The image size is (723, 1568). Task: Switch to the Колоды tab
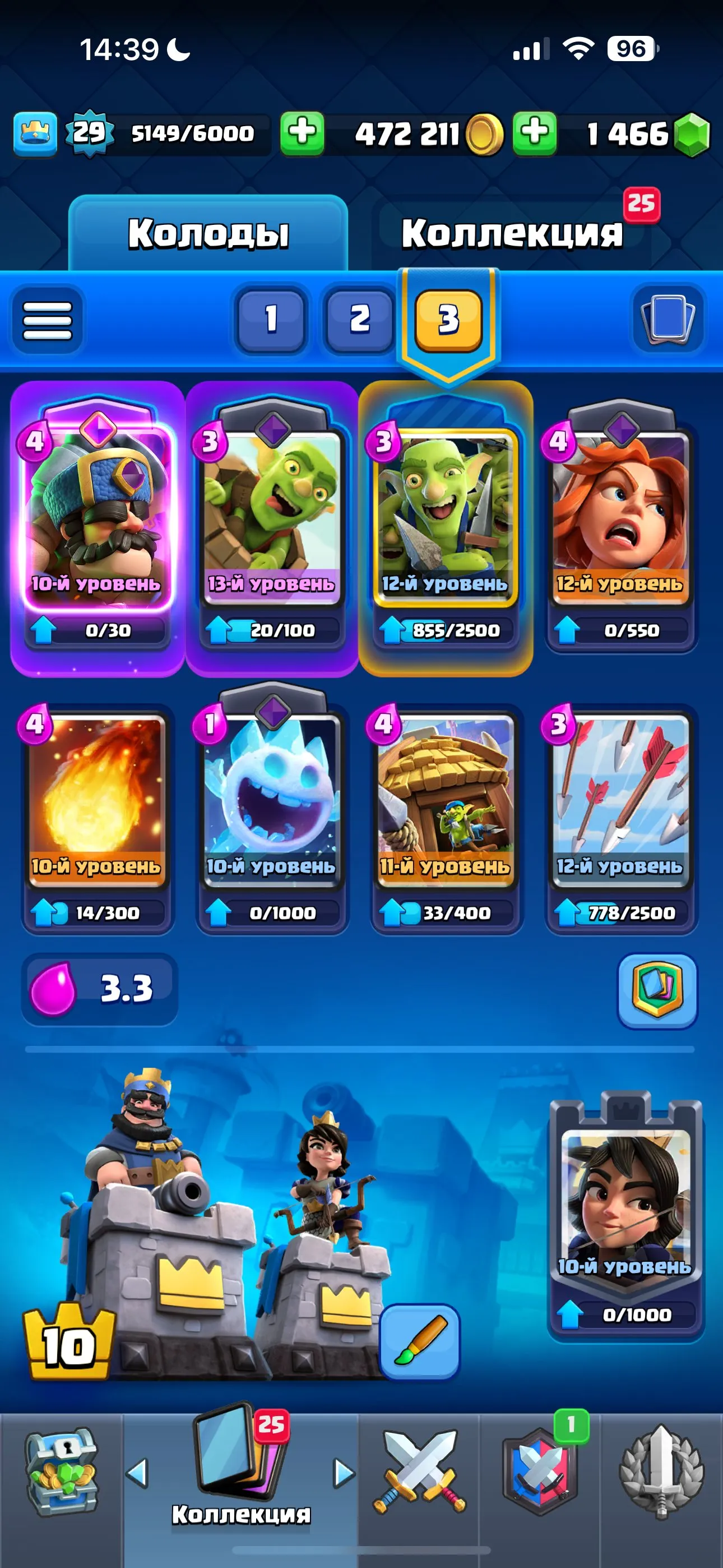[x=210, y=234]
